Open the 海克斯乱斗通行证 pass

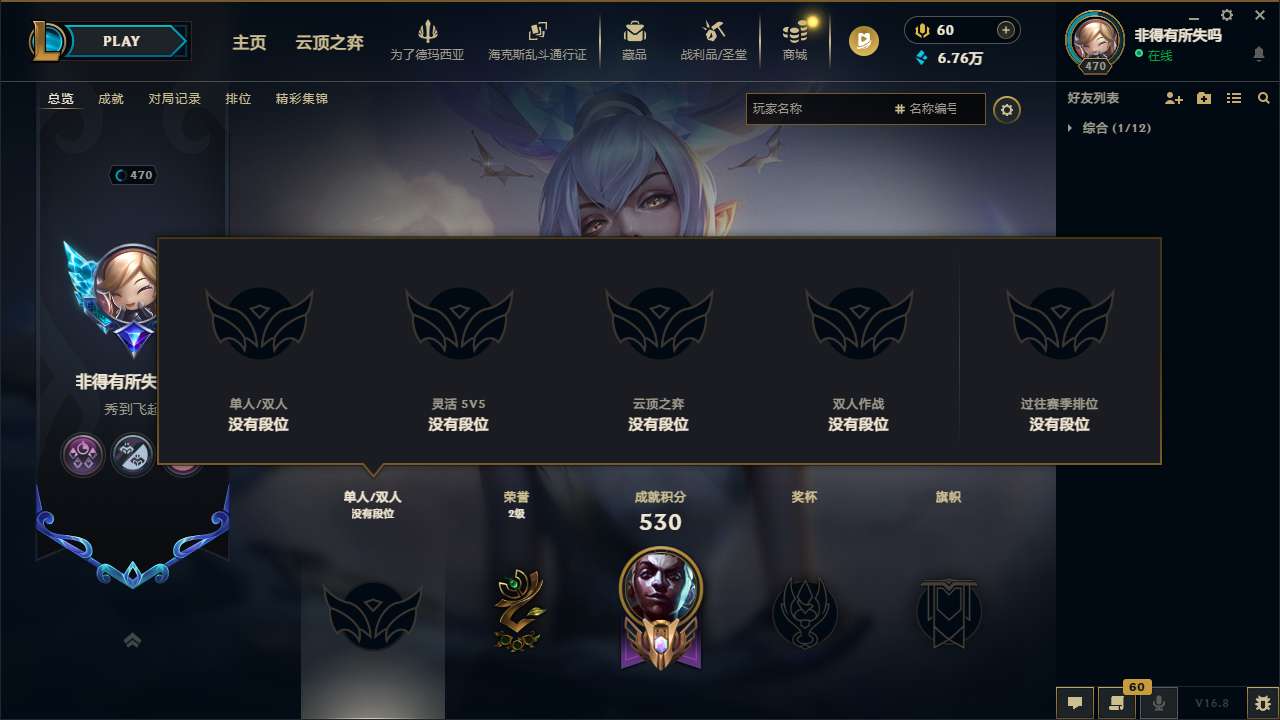(x=537, y=41)
